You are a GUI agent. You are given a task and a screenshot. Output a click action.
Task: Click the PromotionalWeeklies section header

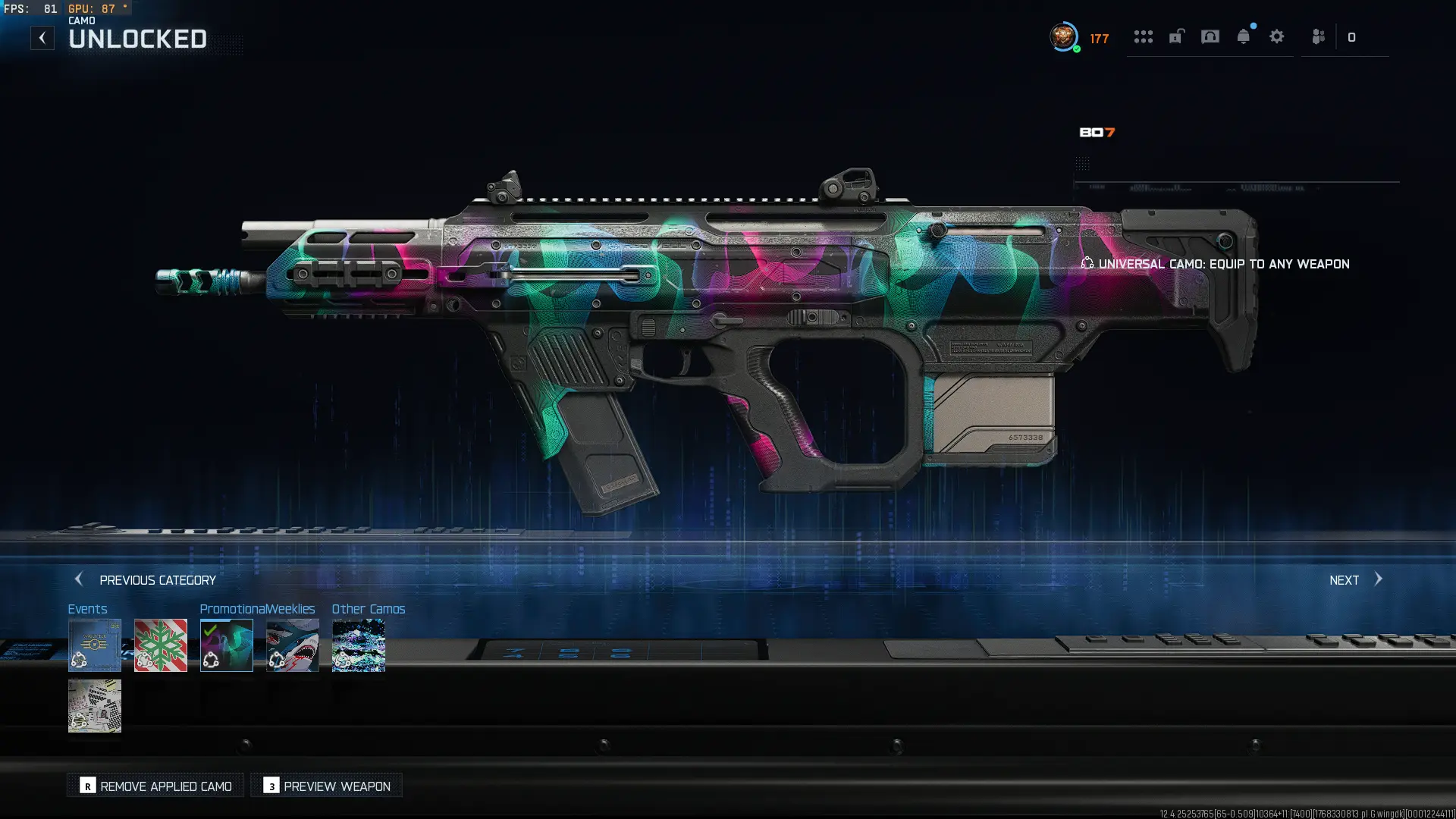258,609
